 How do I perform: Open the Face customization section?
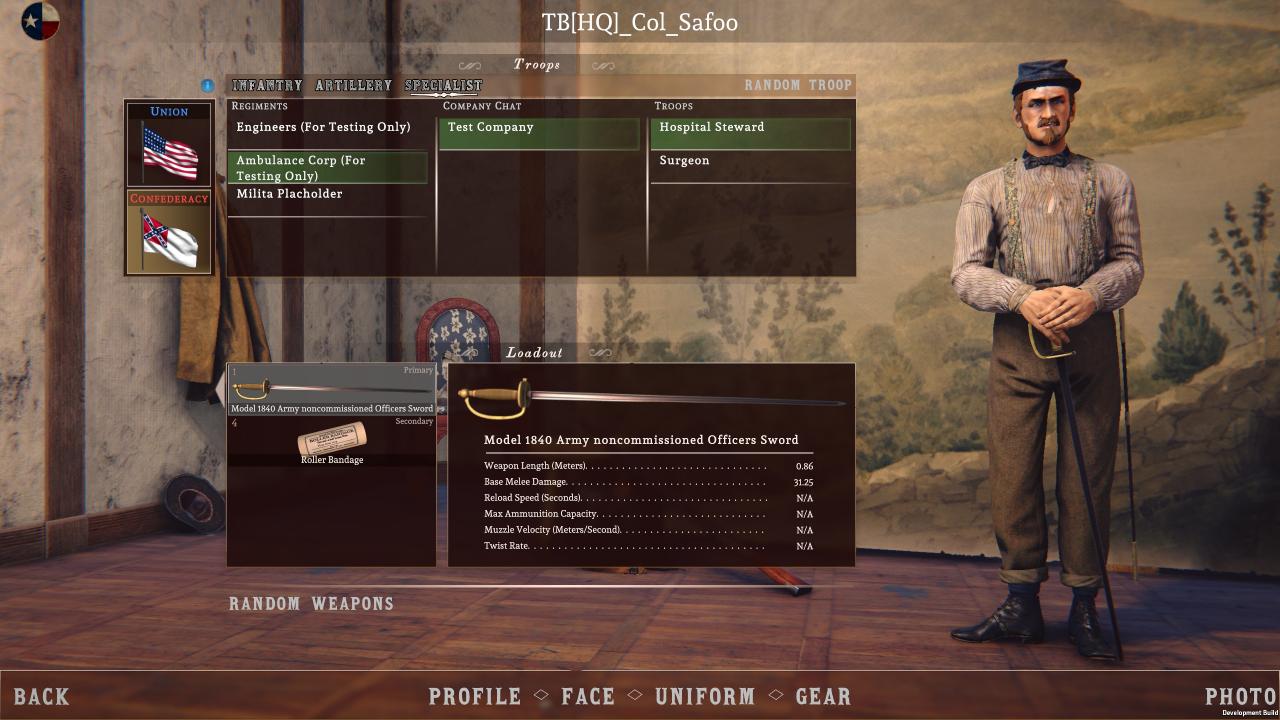(588, 696)
